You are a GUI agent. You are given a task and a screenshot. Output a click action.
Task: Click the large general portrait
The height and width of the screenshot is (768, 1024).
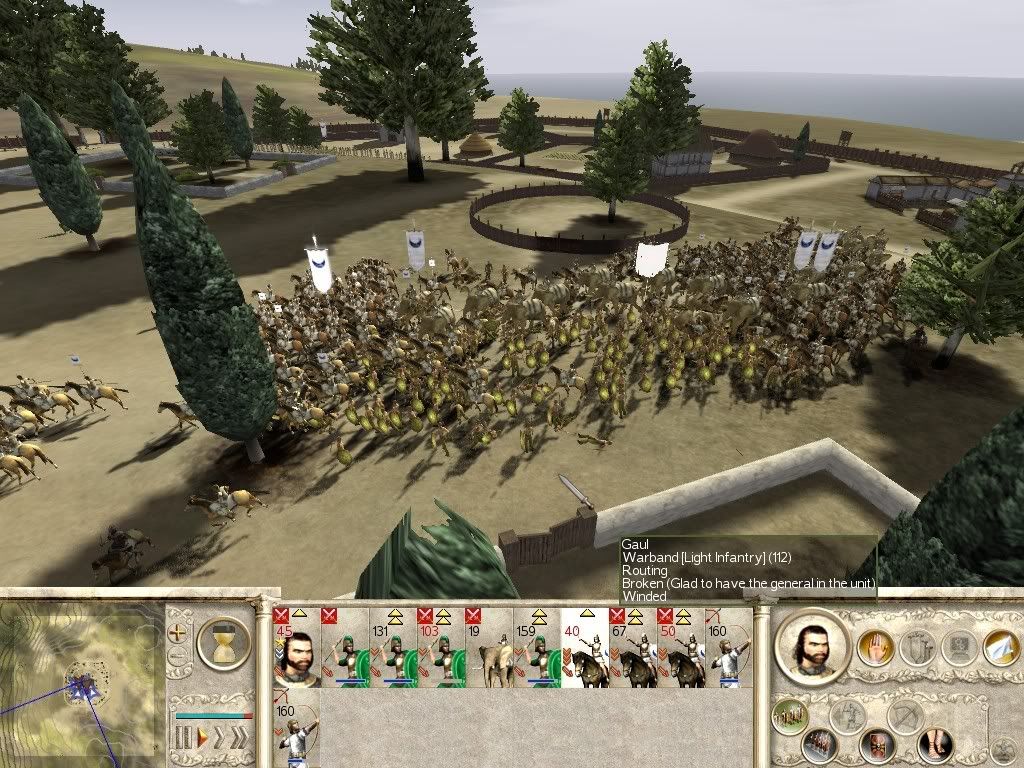coord(813,647)
